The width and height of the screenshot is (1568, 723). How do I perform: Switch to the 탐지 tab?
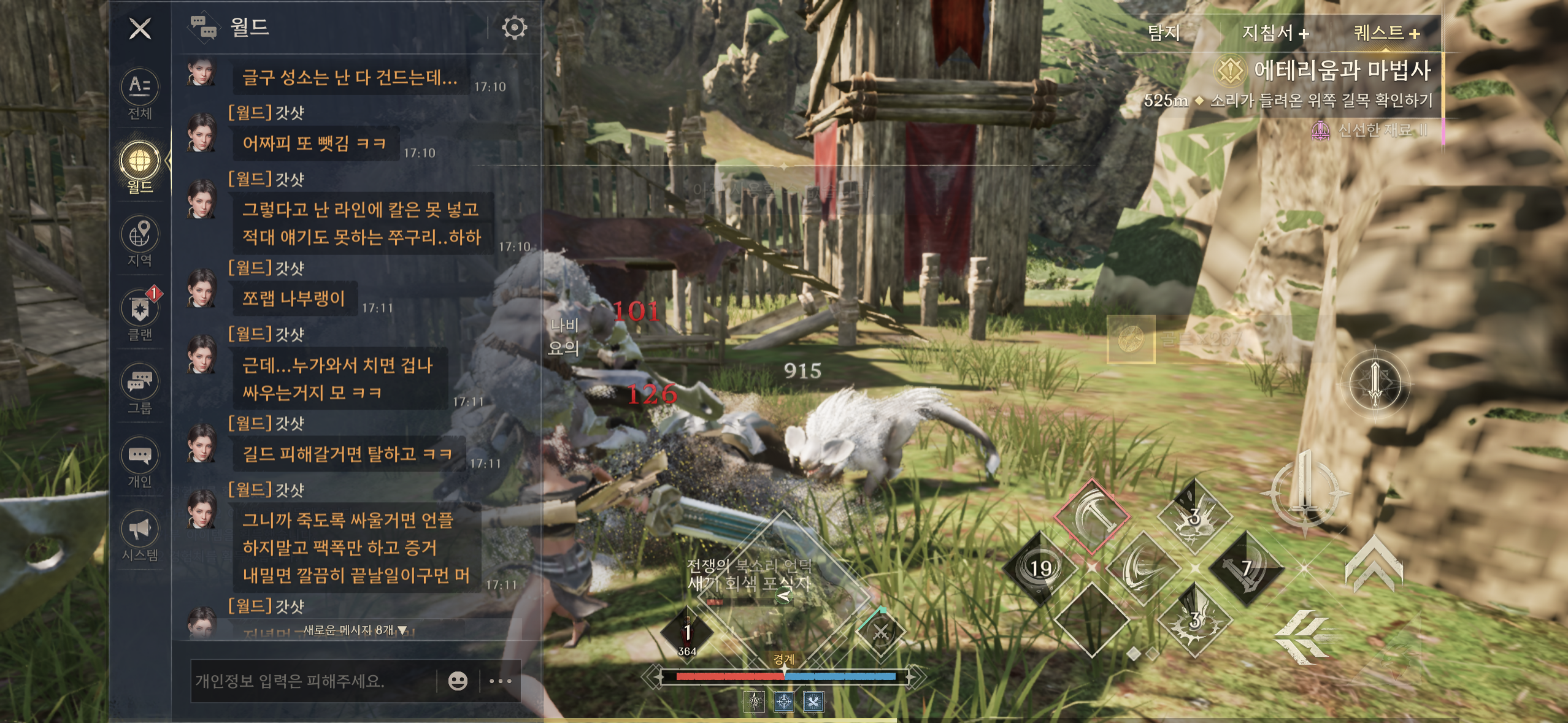[1164, 33]
